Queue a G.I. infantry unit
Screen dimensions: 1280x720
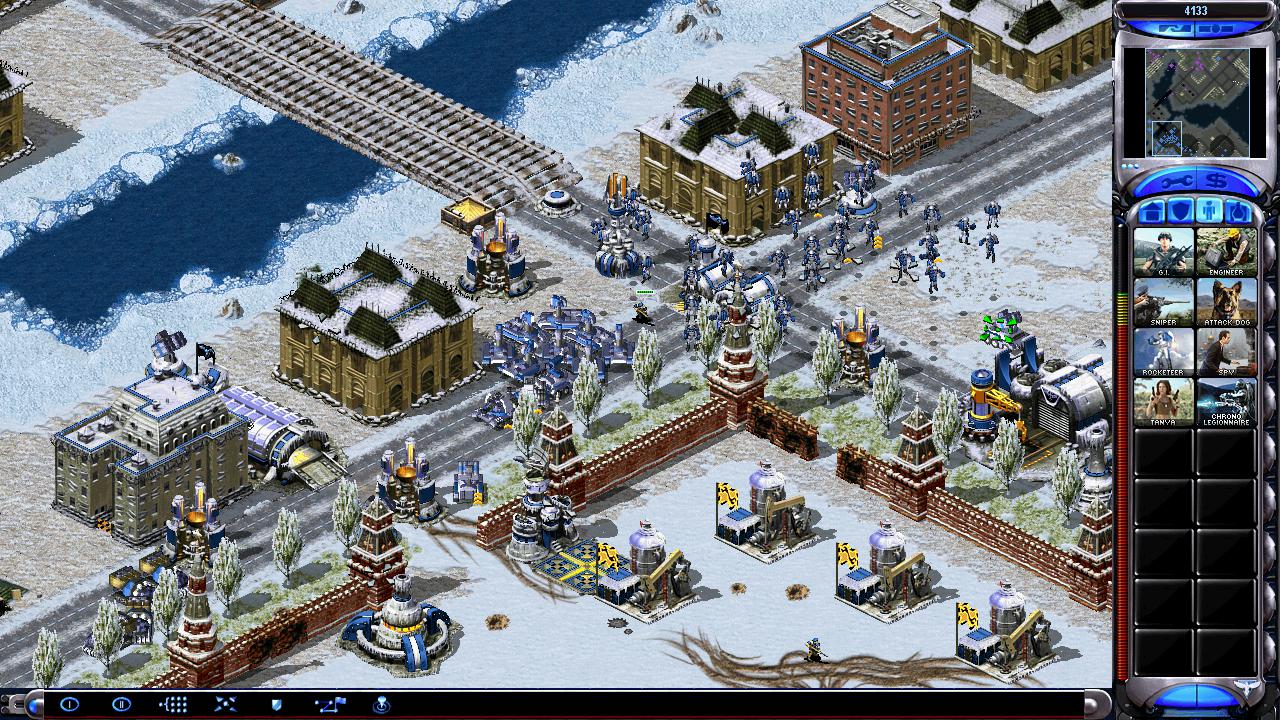pos(1163,251)
